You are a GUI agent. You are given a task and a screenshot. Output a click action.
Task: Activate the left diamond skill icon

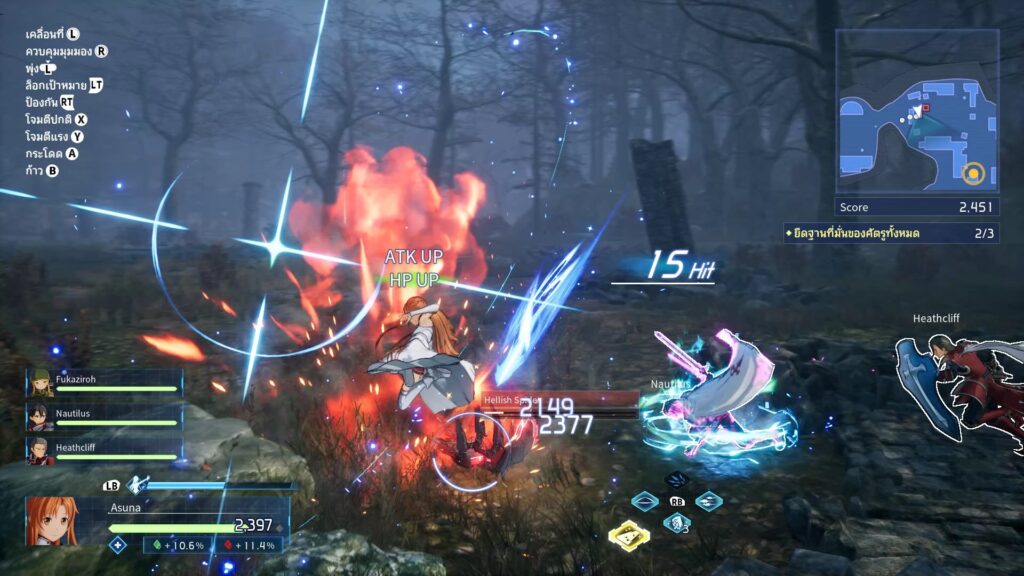[645, 501]
